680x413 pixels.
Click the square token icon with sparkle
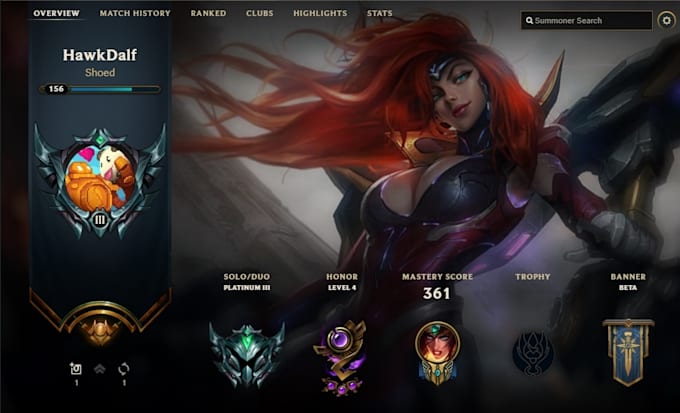(75, 369)
